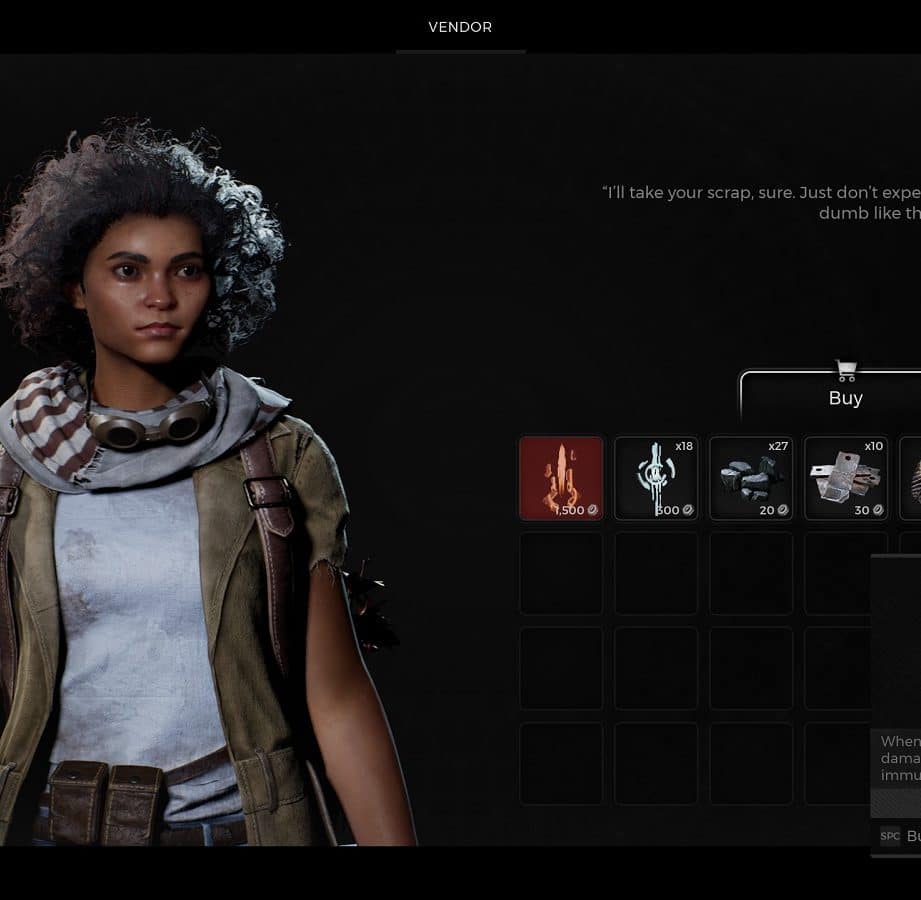Pick the dark ore chunks with x27 stock
The width and height of the screenshot is (921, 900).
(x=751, y=478)
